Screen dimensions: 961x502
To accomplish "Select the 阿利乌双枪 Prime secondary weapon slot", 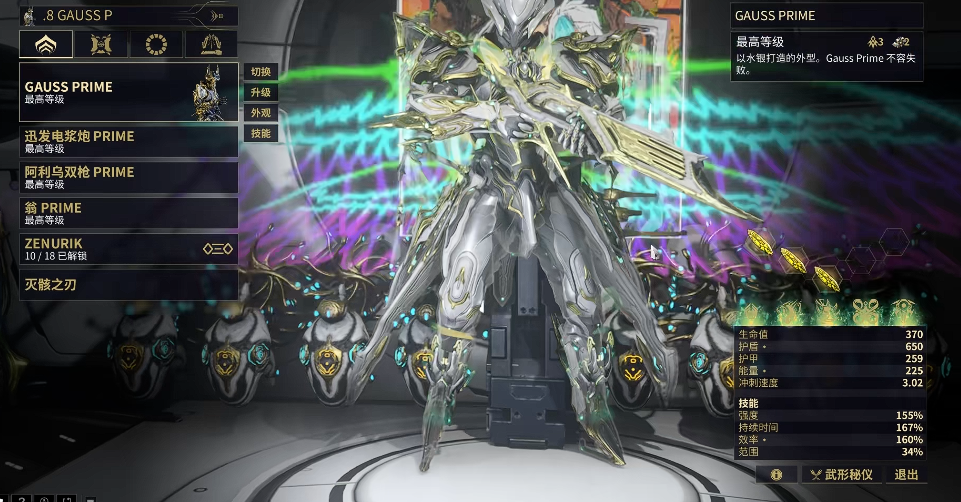I will [x=128, y=177].
